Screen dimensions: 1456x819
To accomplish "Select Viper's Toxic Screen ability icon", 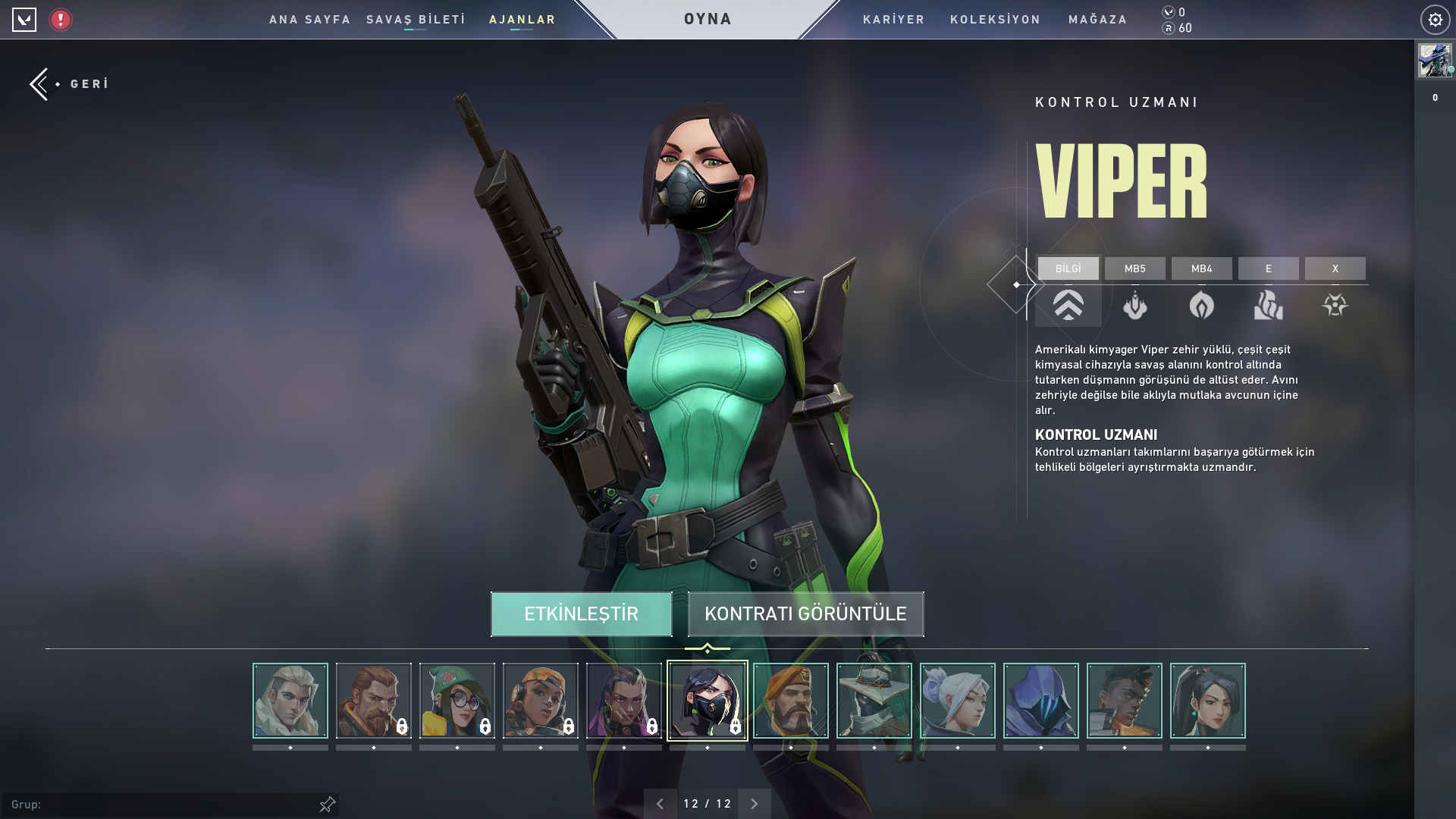I will tap(1269, 306).
